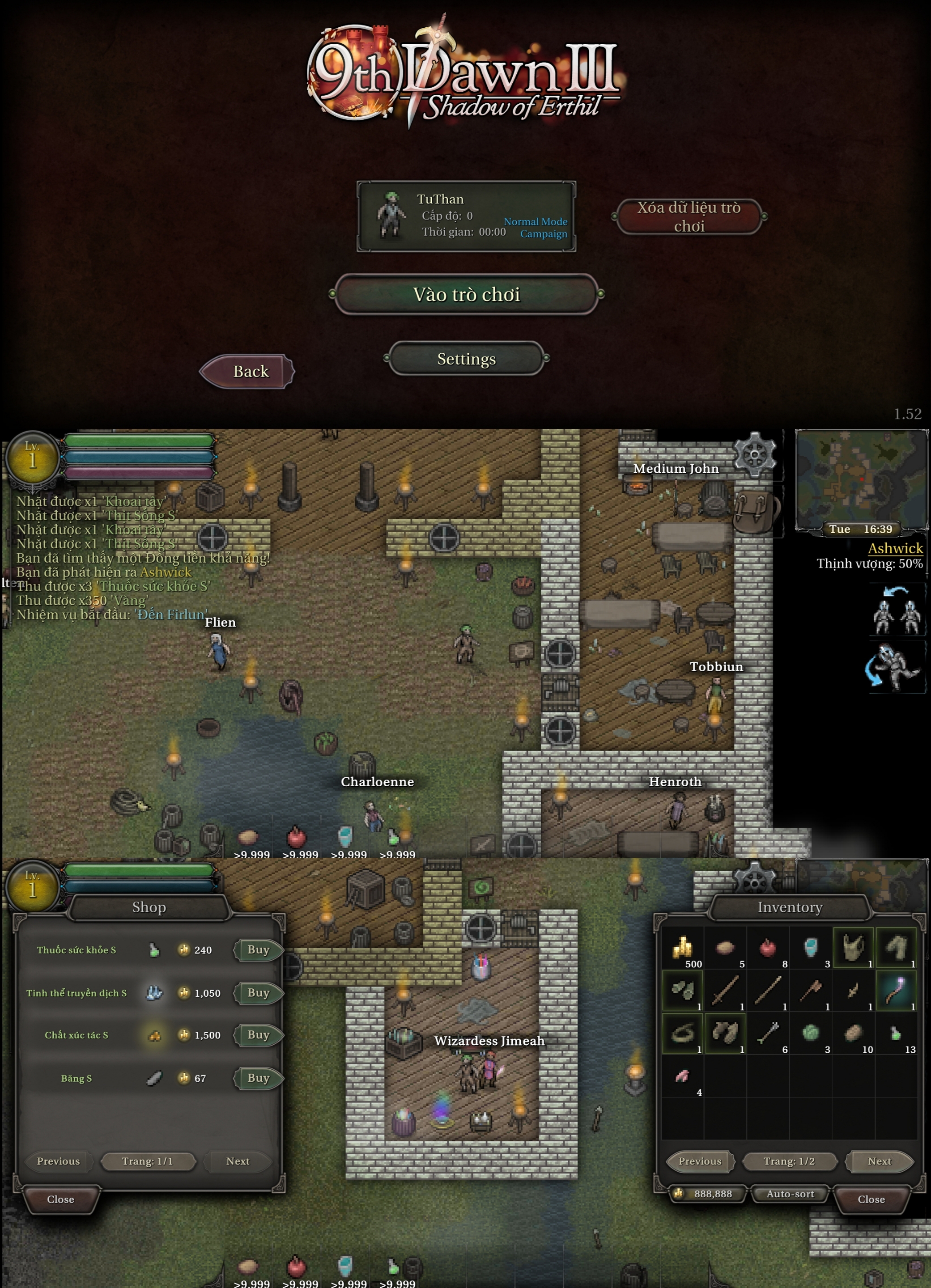Close the Shop panel

pos(61,1199)
